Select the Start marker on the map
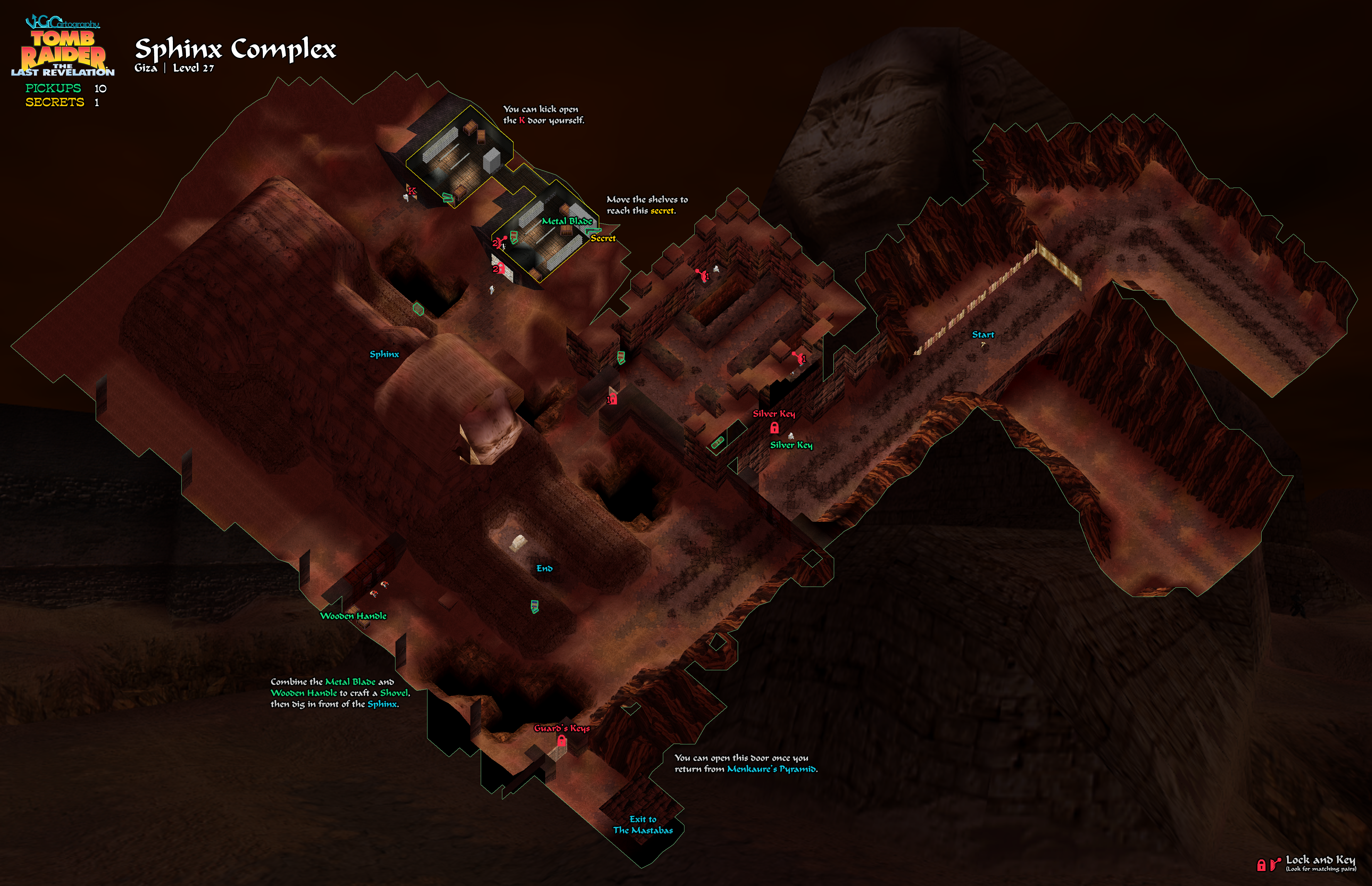Screen dimensions: 1372x886 pos(983,335)
